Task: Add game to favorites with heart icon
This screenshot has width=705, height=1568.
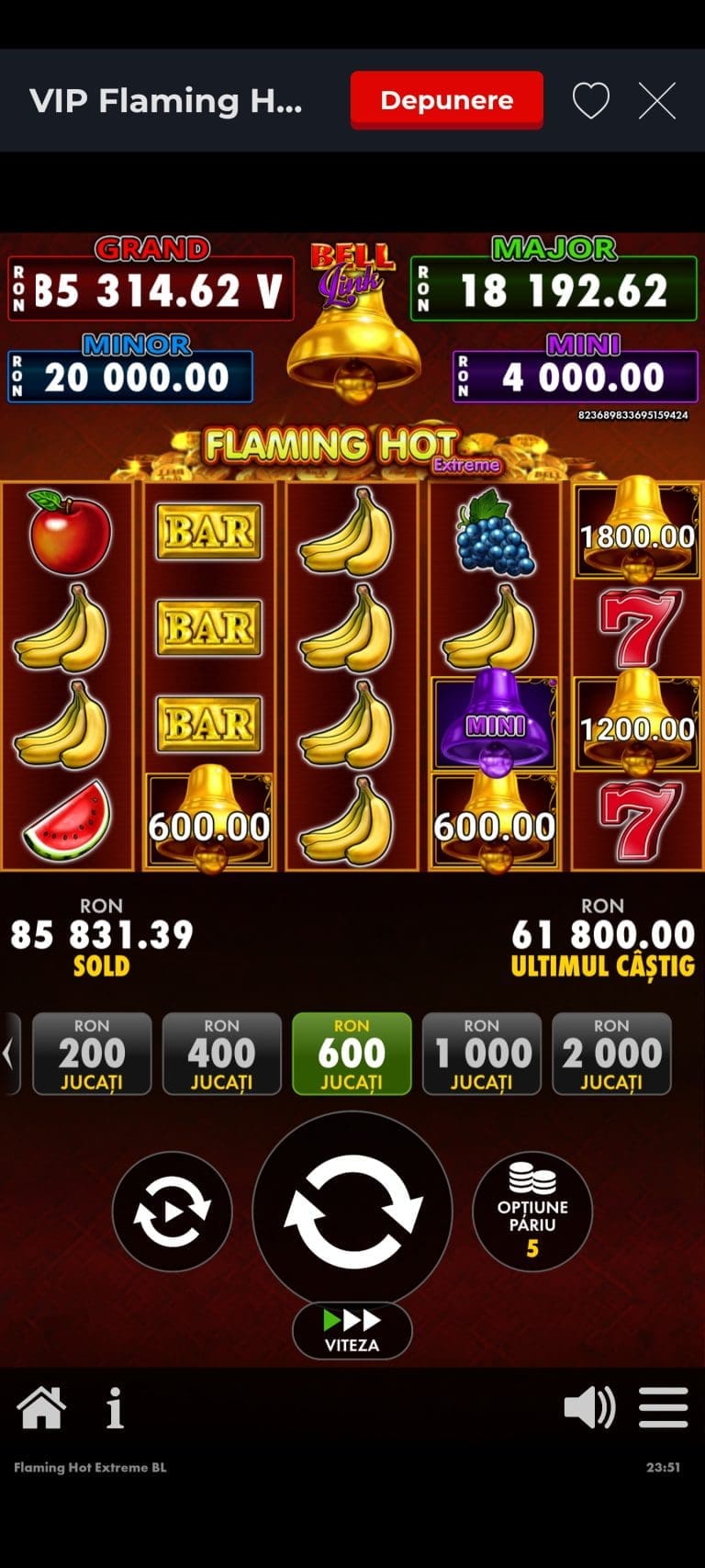Action: click(590, 100)
